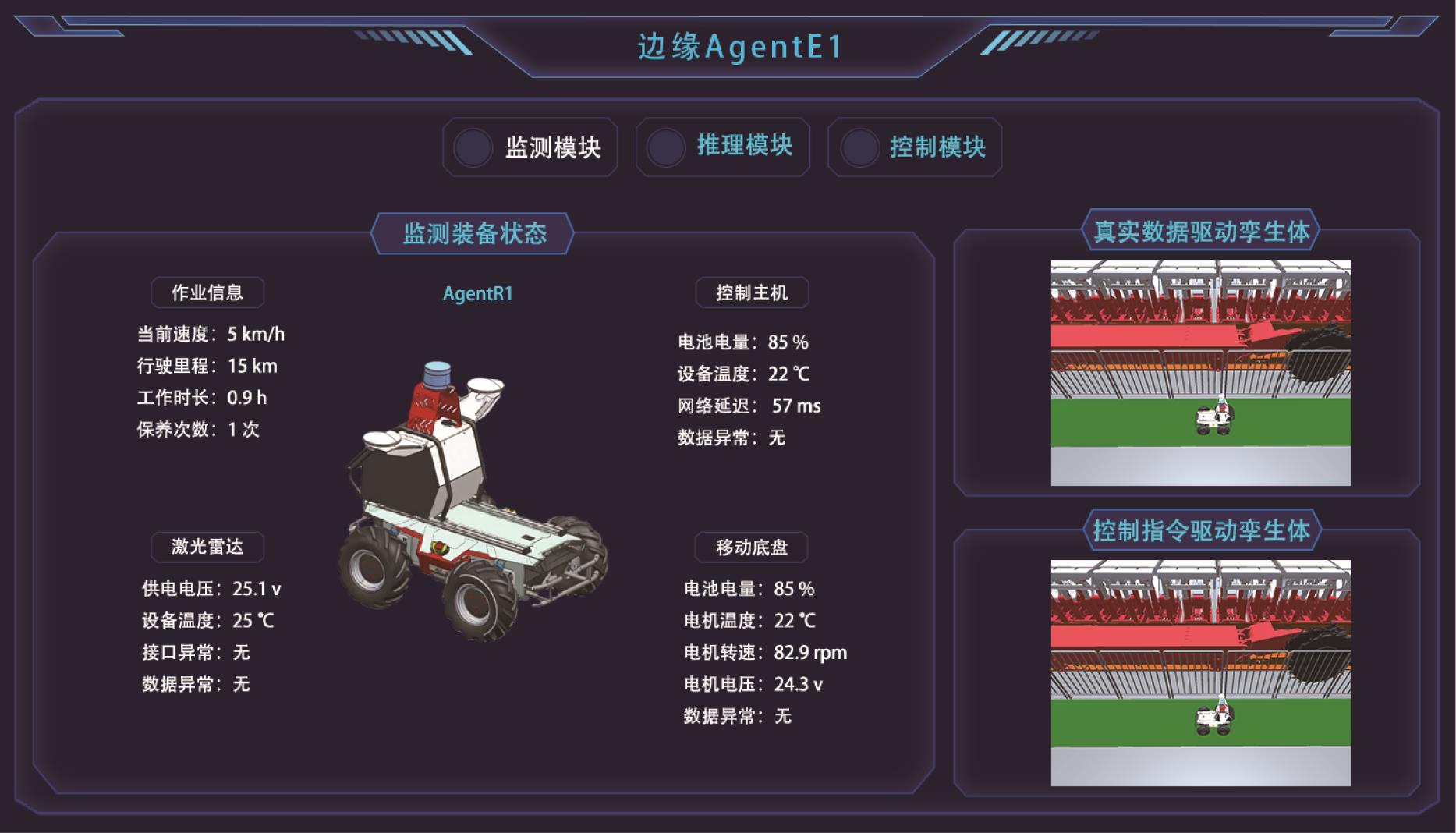This screenshot has width=1456, height=833.
Task: Open the 推理模块 tab
Action: (723, 147)
